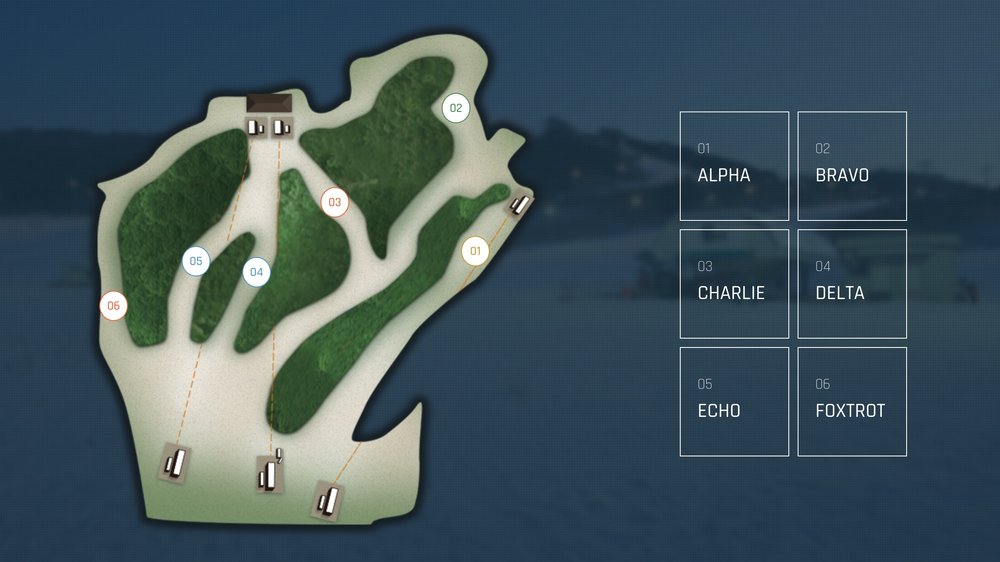1000x562 pixels.
Task: Click the blue map marker 05
Action: click(x=196, y=262)
